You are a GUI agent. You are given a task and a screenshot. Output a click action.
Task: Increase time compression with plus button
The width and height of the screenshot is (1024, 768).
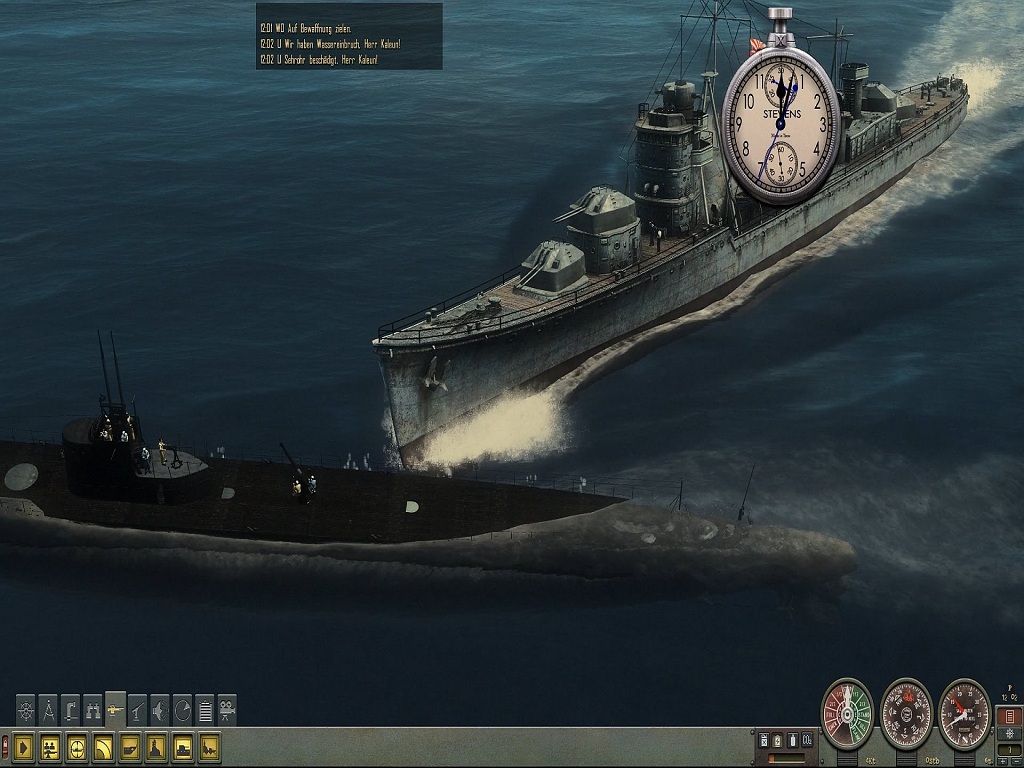click(1003, 761)
